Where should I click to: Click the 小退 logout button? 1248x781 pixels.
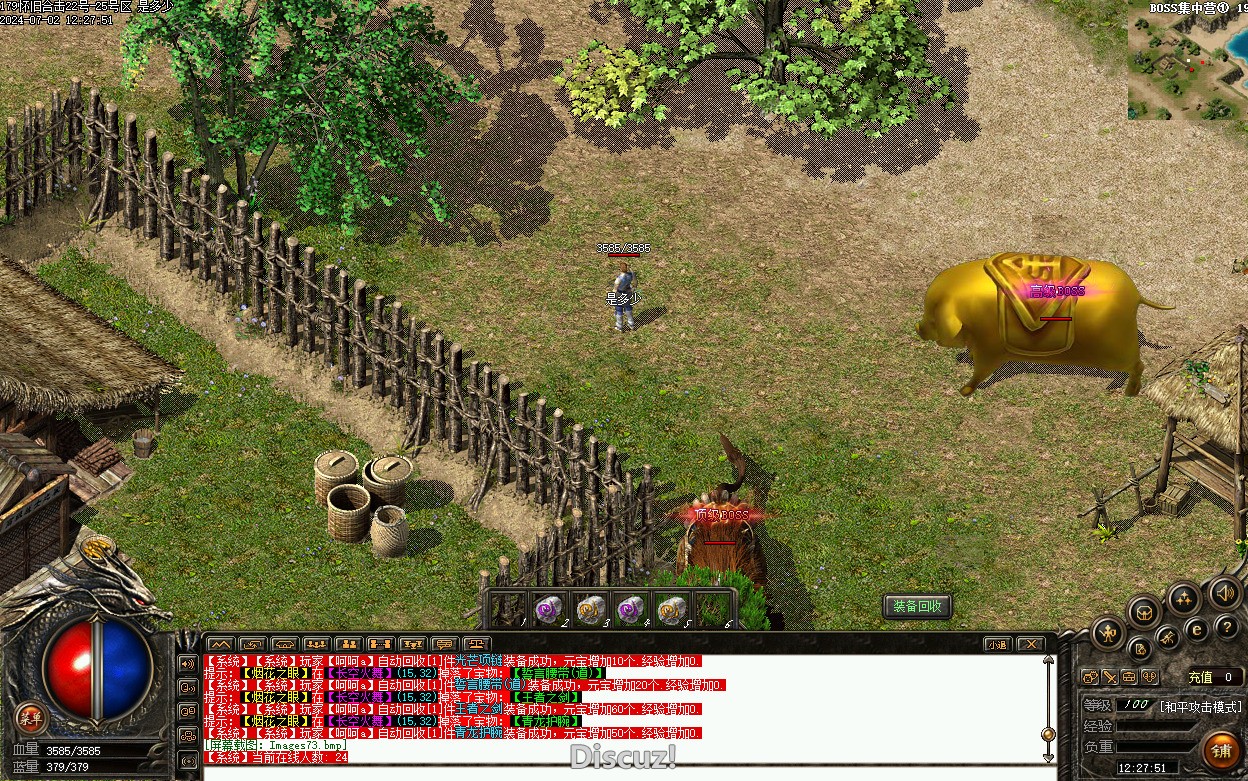(x=997, y=644)
